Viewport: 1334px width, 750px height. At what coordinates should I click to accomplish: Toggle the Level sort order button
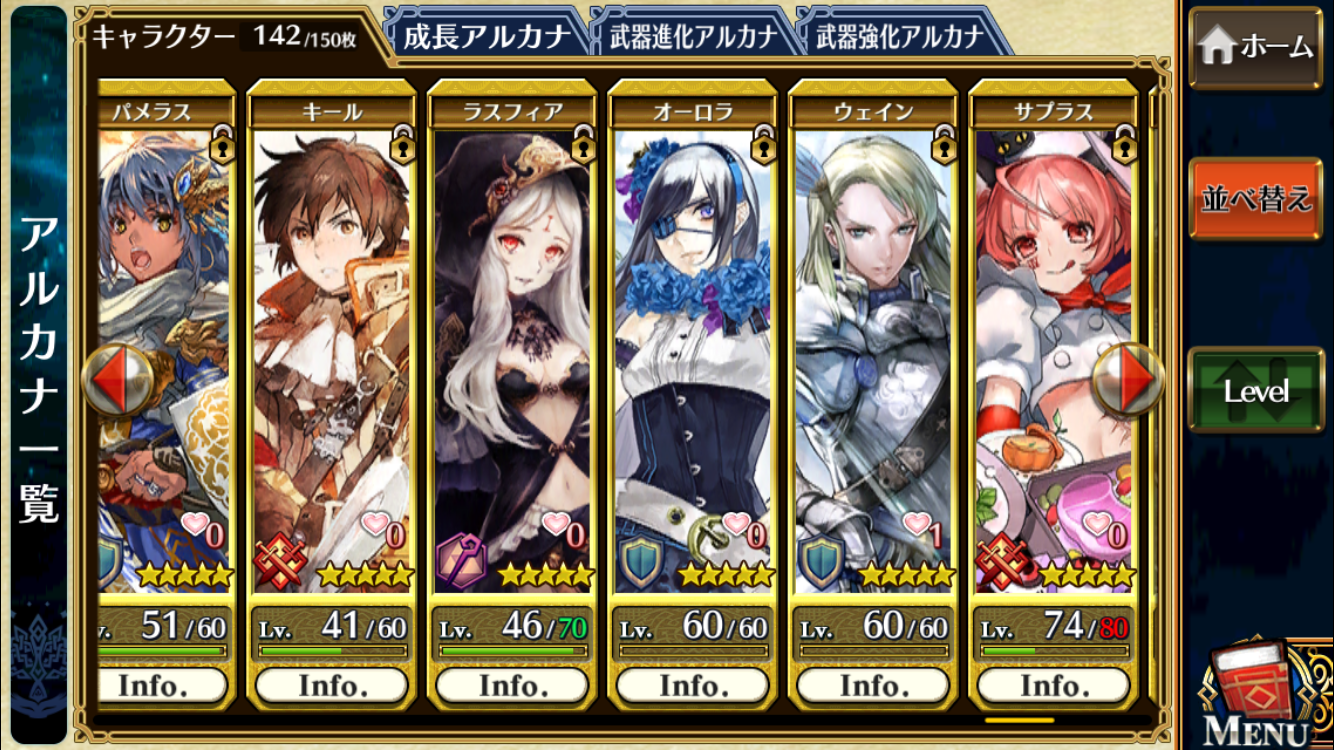[1256, 391]
